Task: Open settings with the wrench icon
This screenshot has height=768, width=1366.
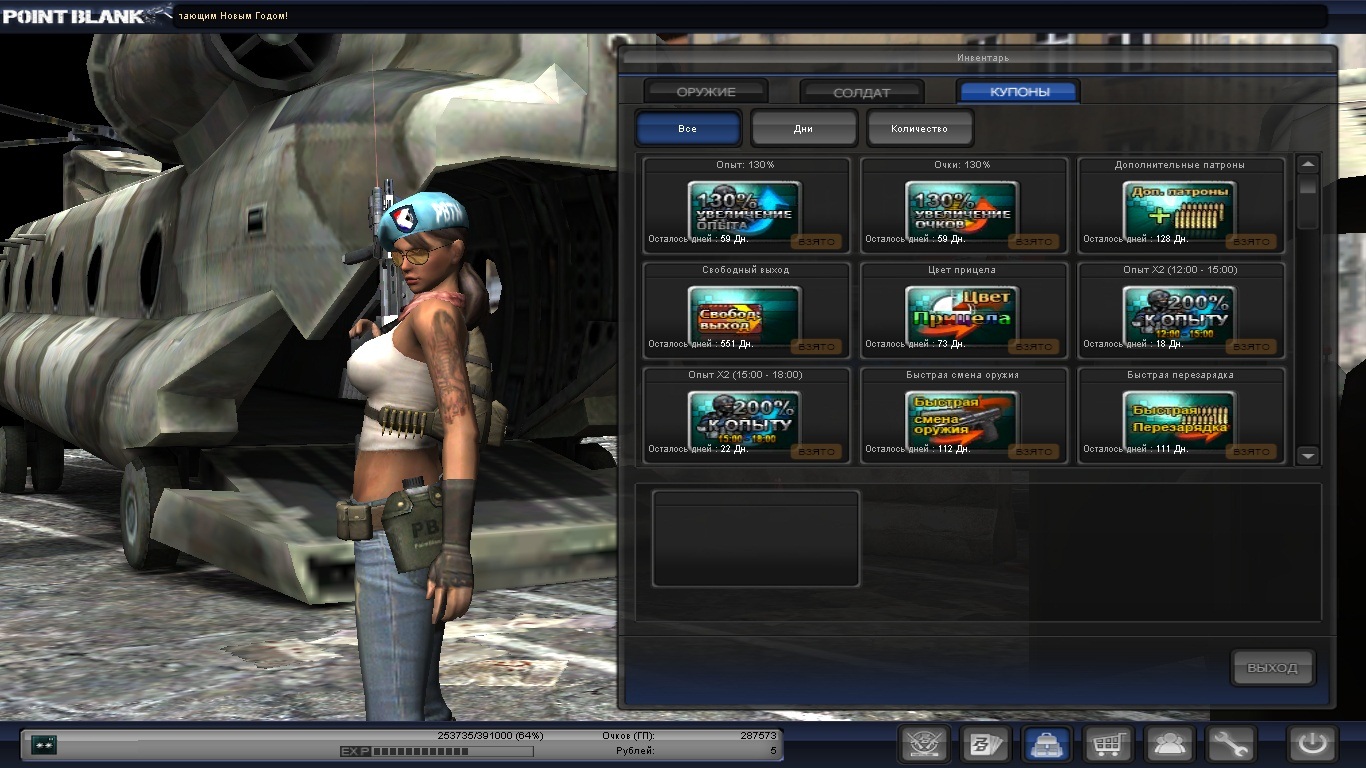Action: [x=1231, y=745]
